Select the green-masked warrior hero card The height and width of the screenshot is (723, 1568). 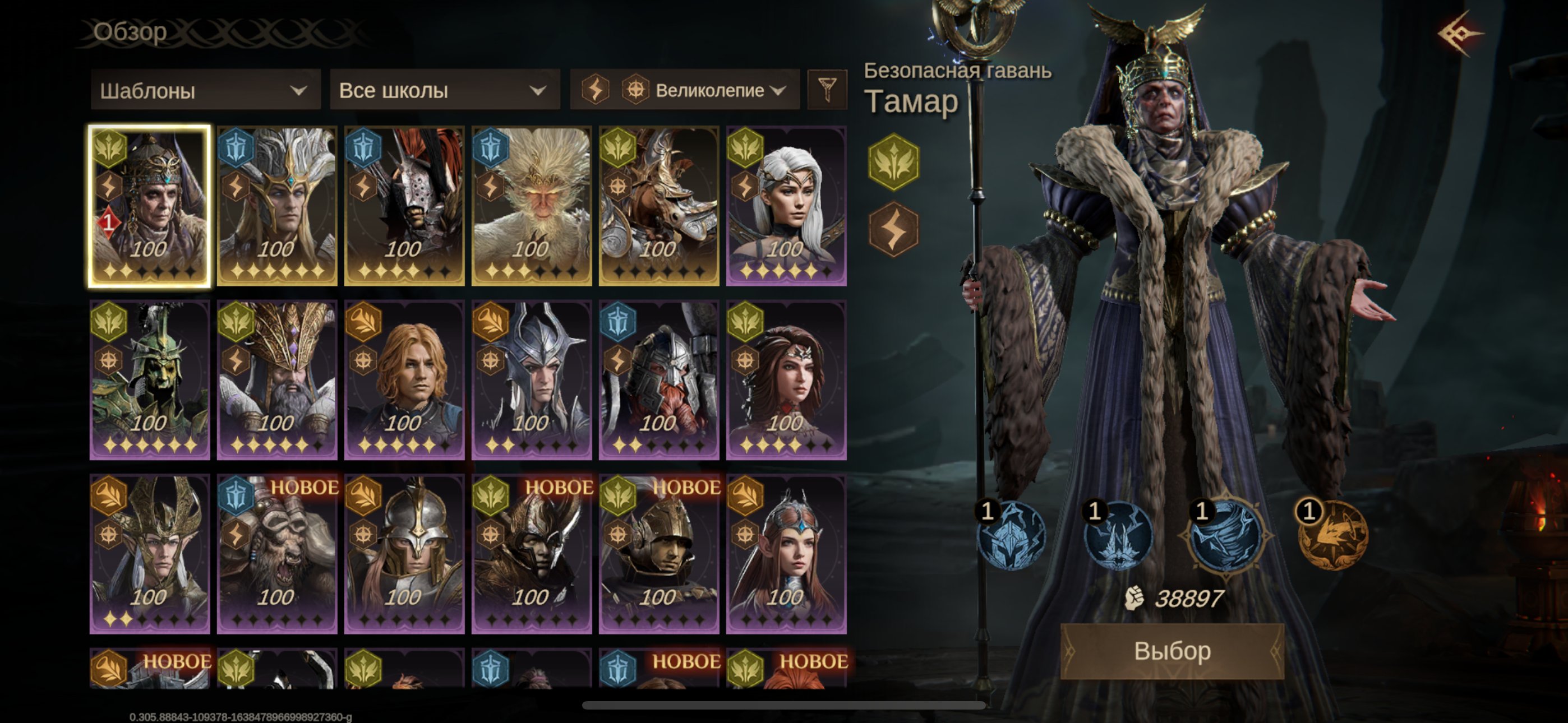[x=150, y=380]
